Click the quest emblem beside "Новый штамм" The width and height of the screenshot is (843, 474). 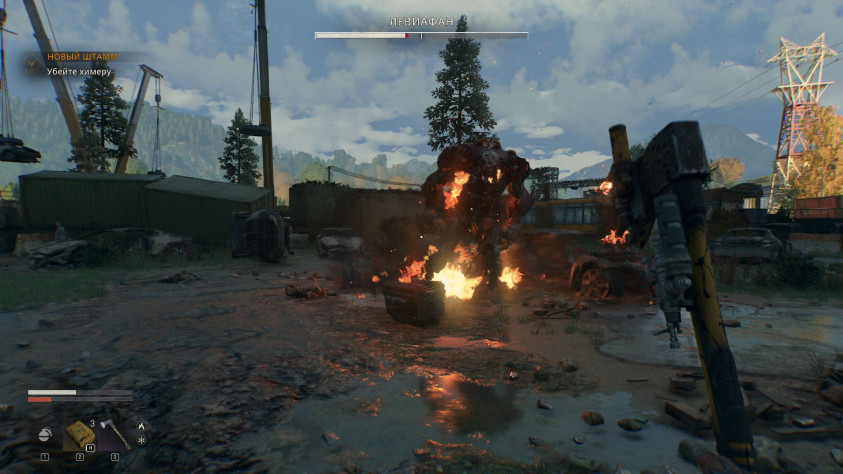pos(32,65)
